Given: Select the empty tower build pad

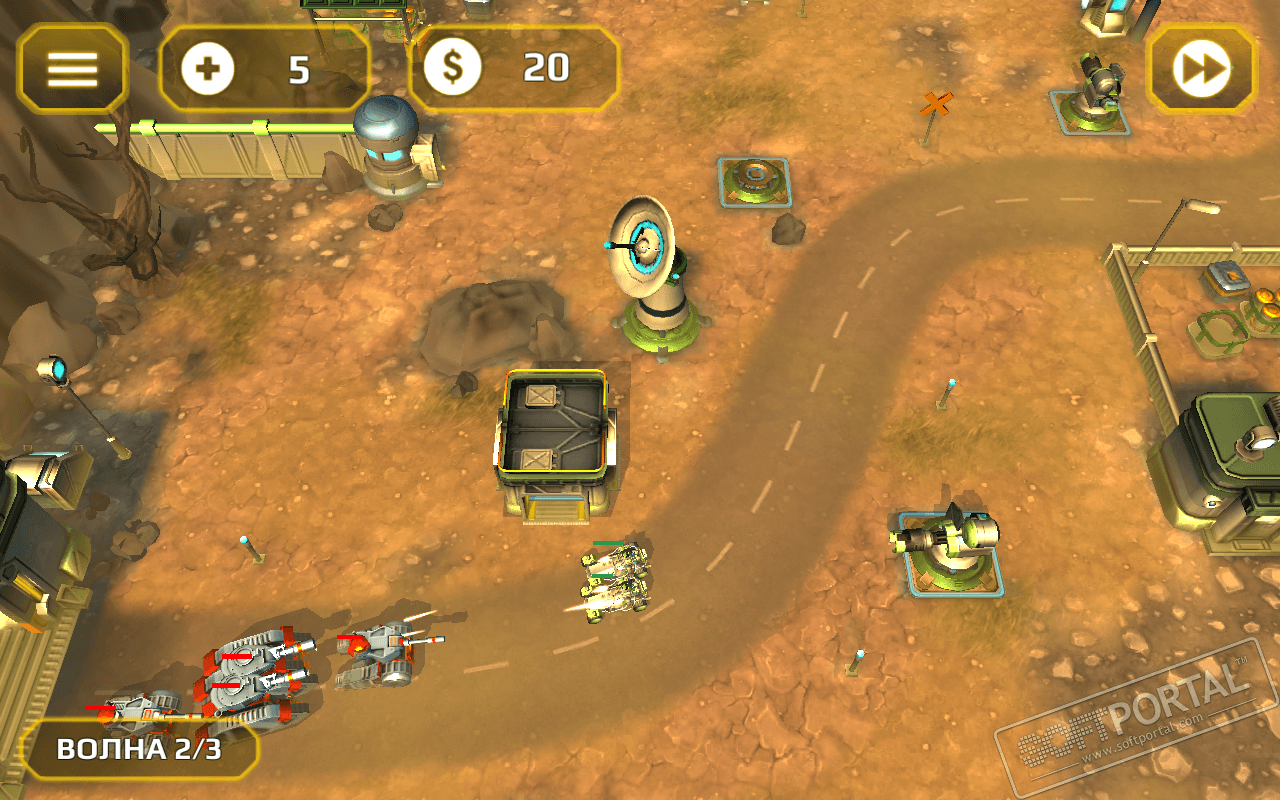Looking at the screenshot, I should [x=754, y=181].
